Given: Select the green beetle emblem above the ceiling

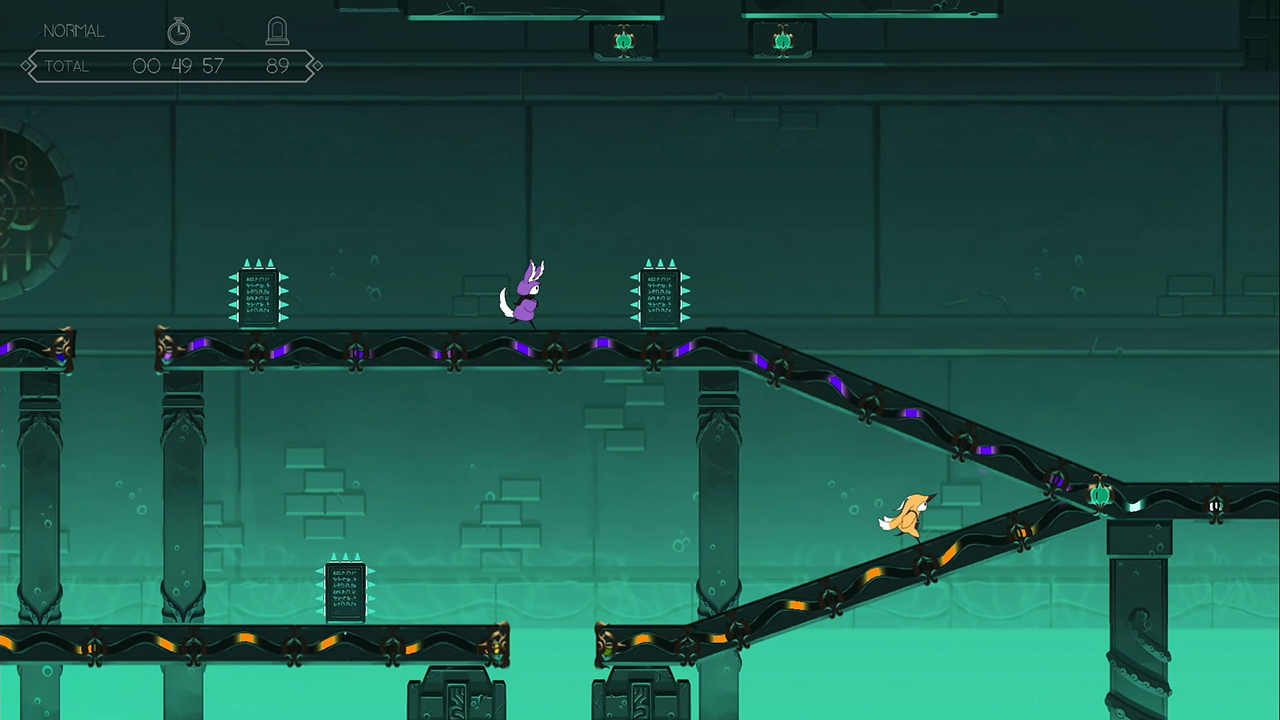Looking at the screenshot, I should click(x=623, y=40).
